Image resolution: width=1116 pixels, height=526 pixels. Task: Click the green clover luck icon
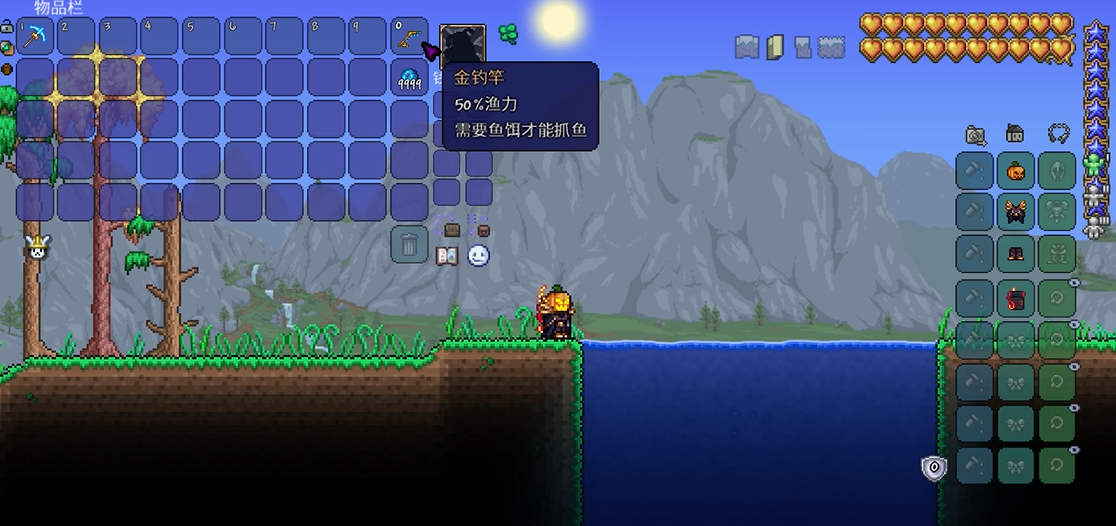(508, 35)
